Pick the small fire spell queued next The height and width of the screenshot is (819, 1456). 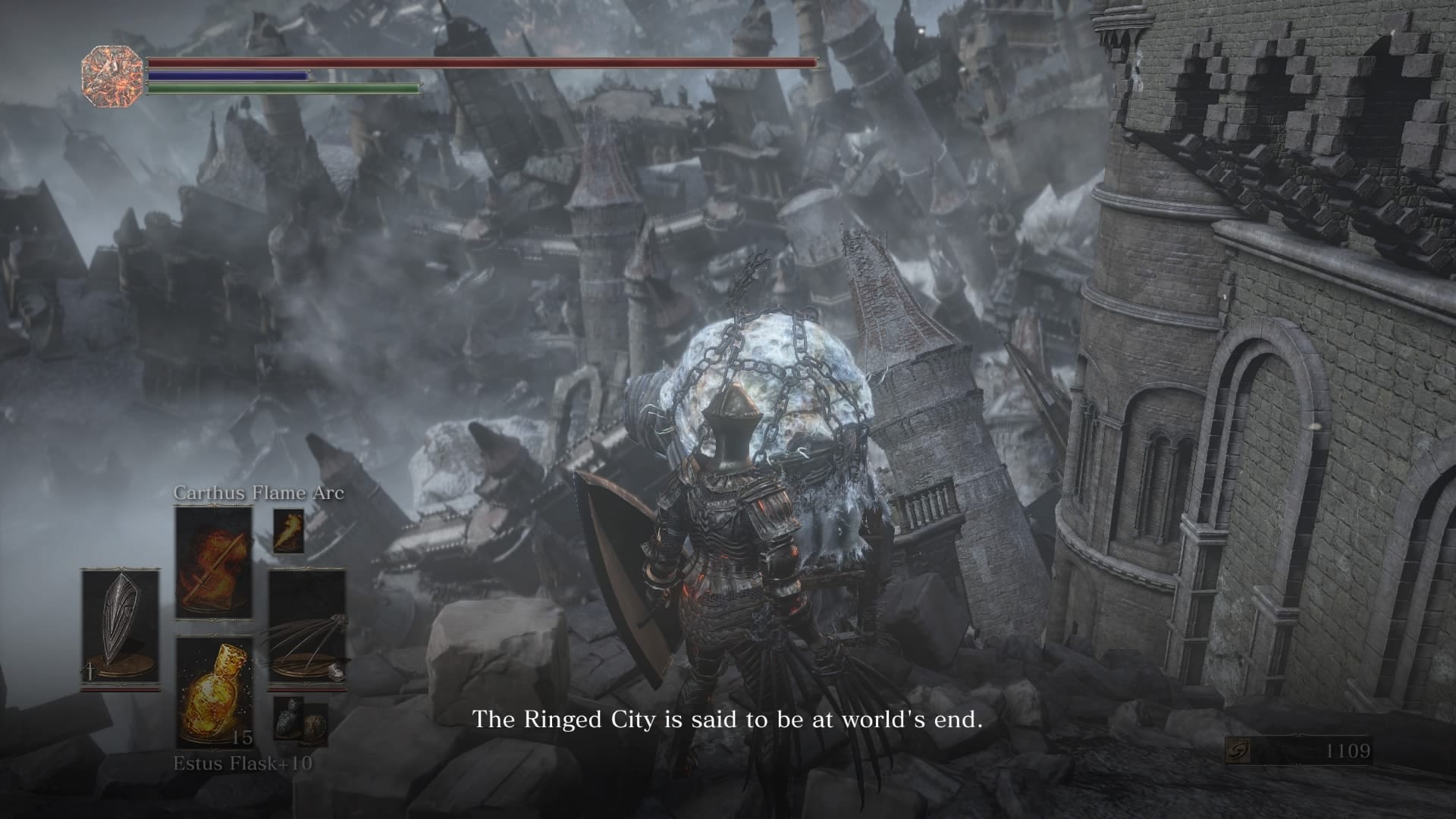[288, 531]
